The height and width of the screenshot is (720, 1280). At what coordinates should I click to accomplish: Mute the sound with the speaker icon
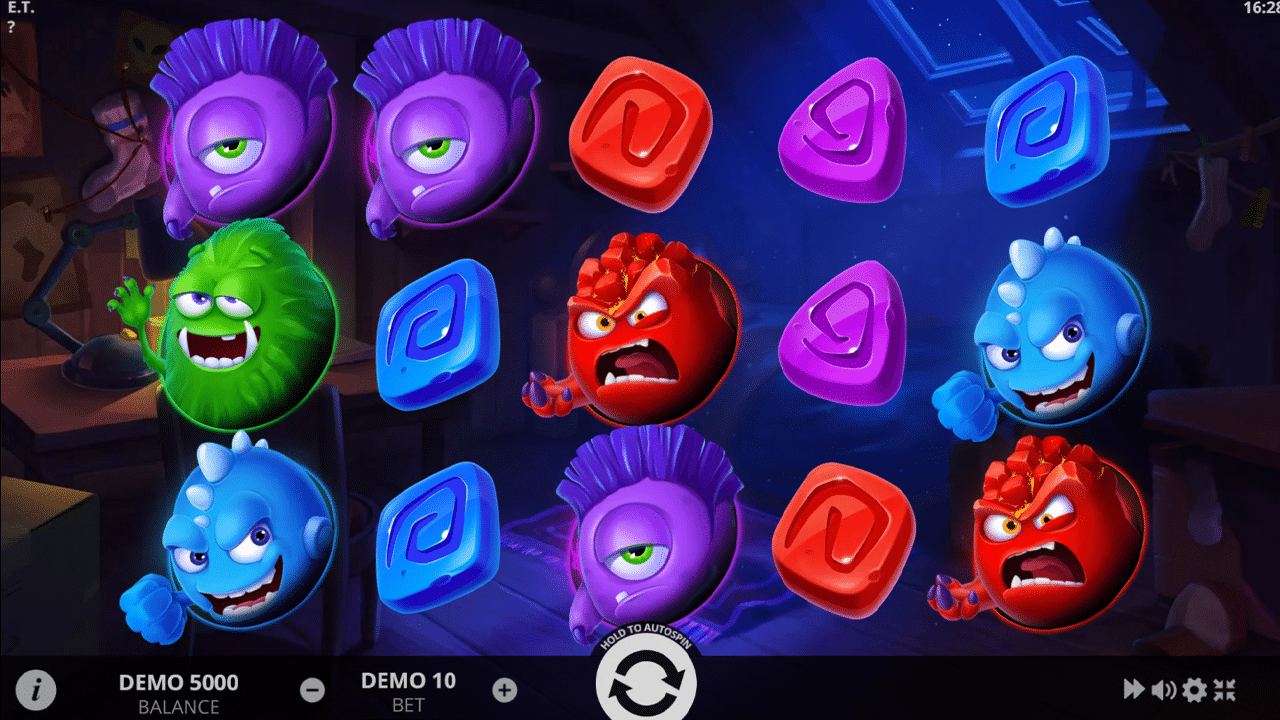click(1163, 689)
